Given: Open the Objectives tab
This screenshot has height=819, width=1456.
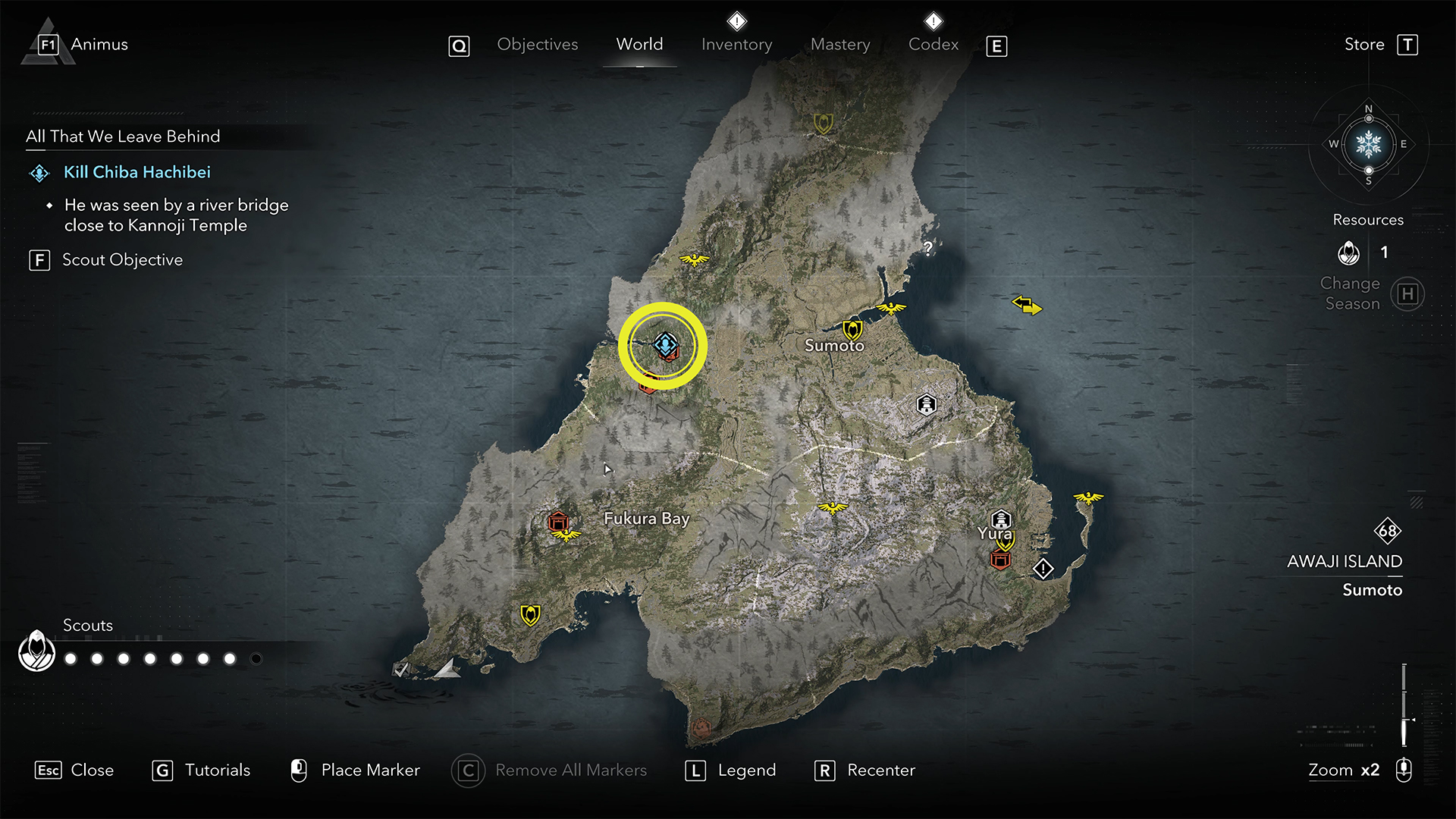Looking at the screenshot, I should tap(537, 45).
